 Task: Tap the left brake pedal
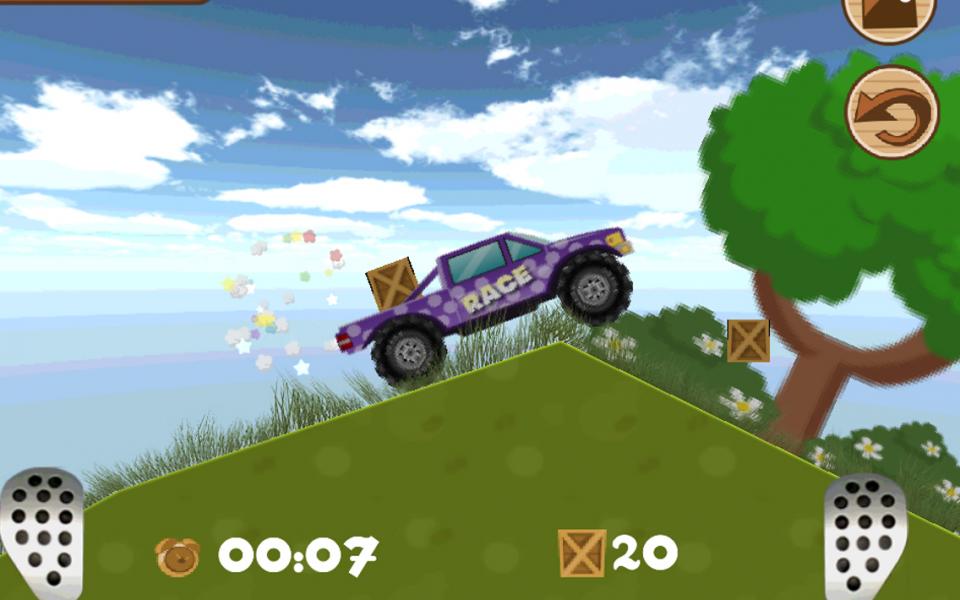[x=42, y=535]
